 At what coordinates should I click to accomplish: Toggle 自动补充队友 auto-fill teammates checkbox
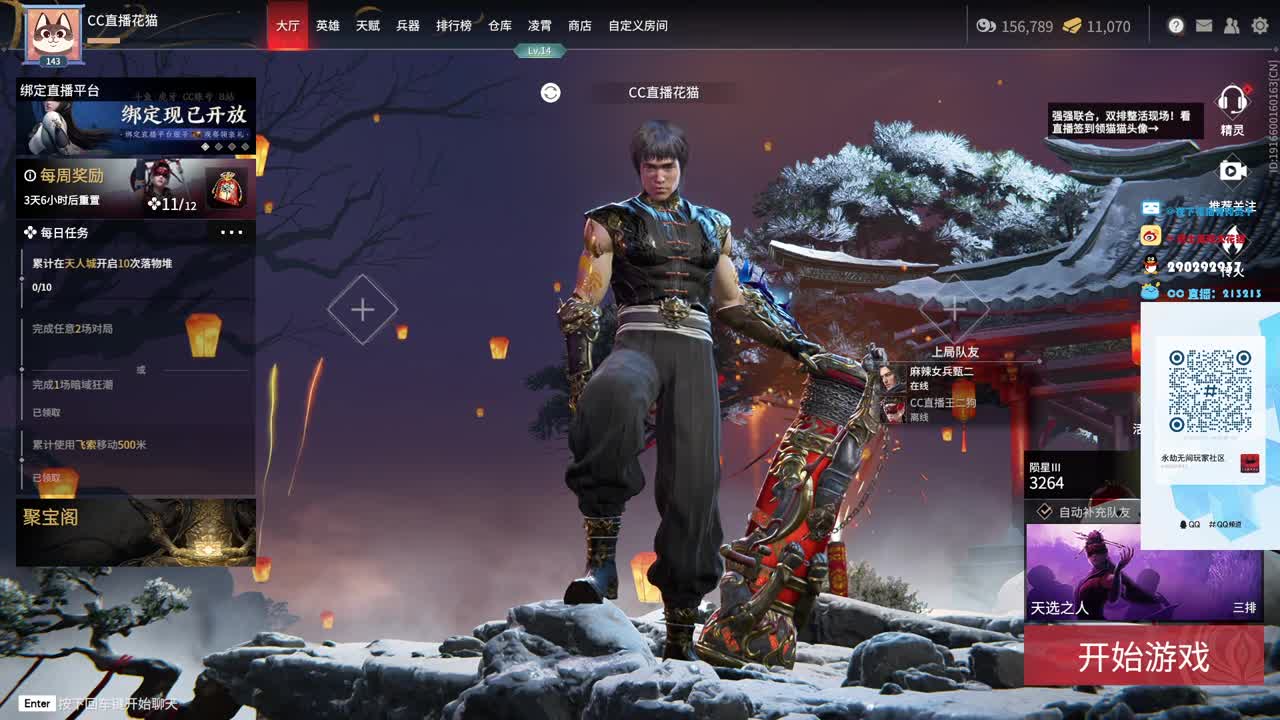pyautogui.click(x=1046, y=510)
